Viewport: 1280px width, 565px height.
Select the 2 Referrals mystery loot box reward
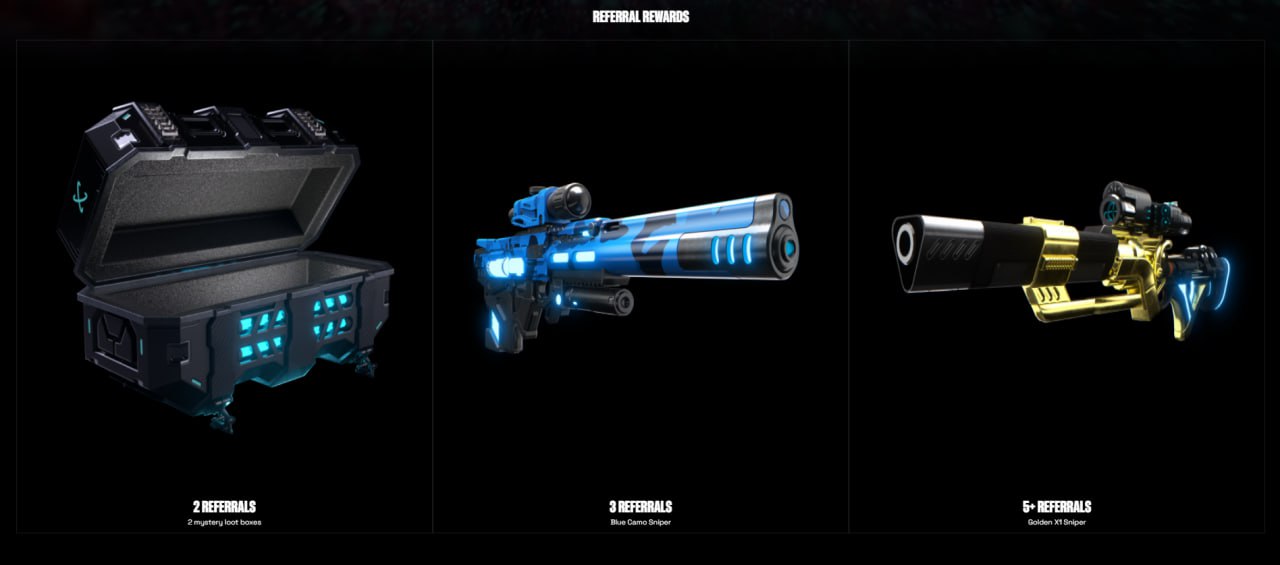[x=224, y=286]
